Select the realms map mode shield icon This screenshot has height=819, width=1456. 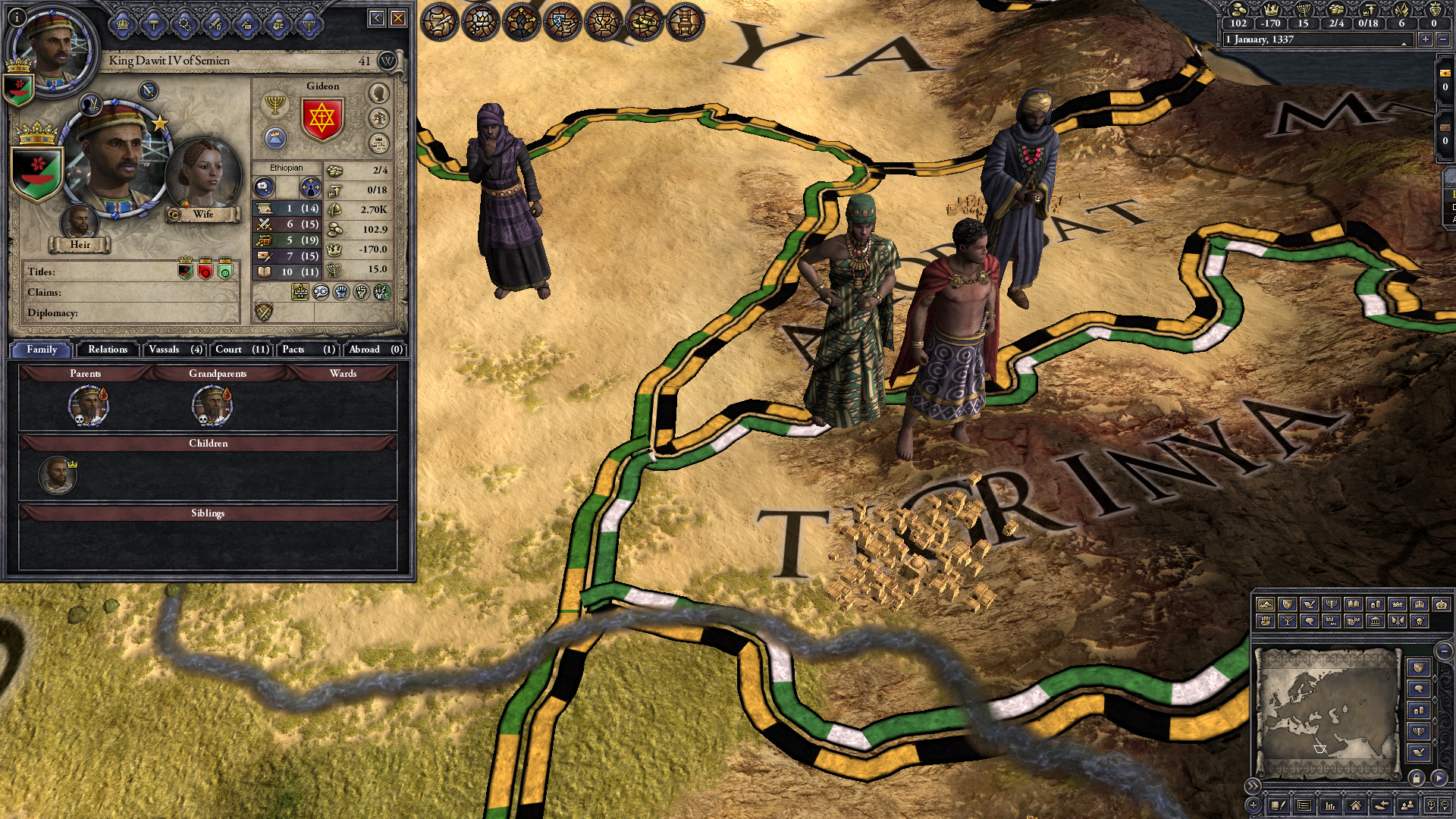click(x=1286, y=604)
